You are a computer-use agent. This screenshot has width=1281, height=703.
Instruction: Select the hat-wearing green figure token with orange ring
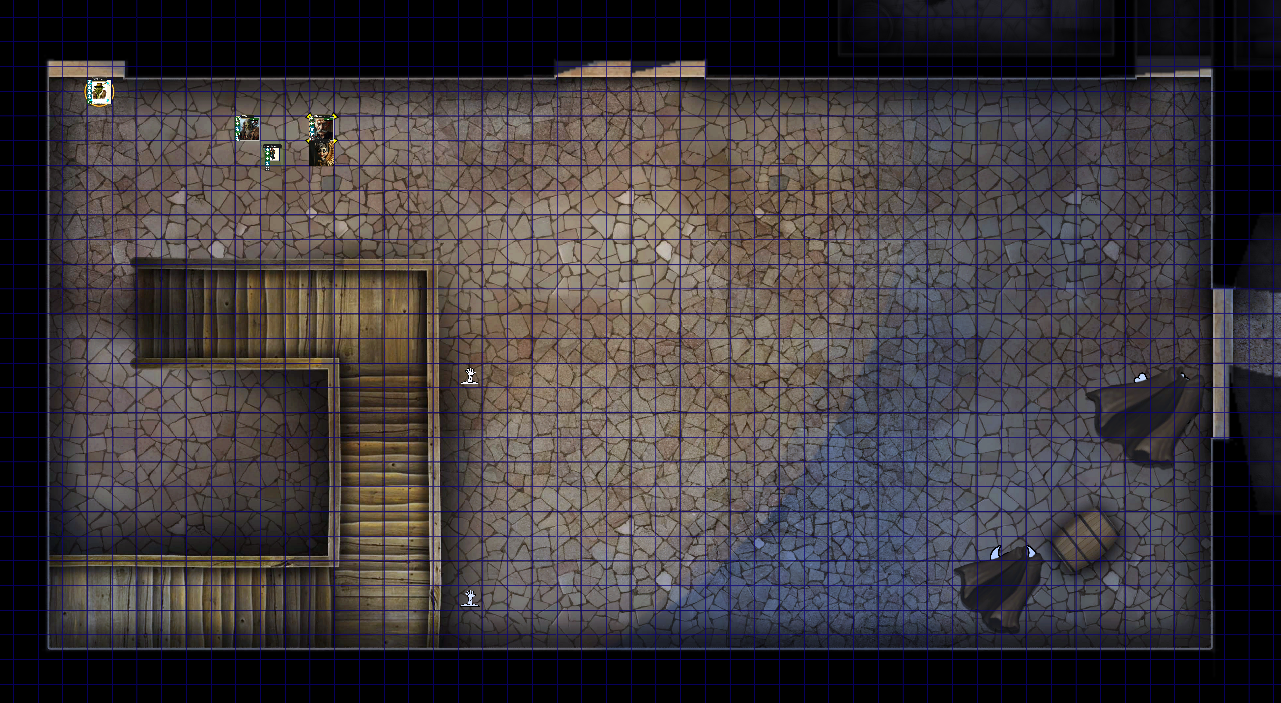click(x=99, y=93)
